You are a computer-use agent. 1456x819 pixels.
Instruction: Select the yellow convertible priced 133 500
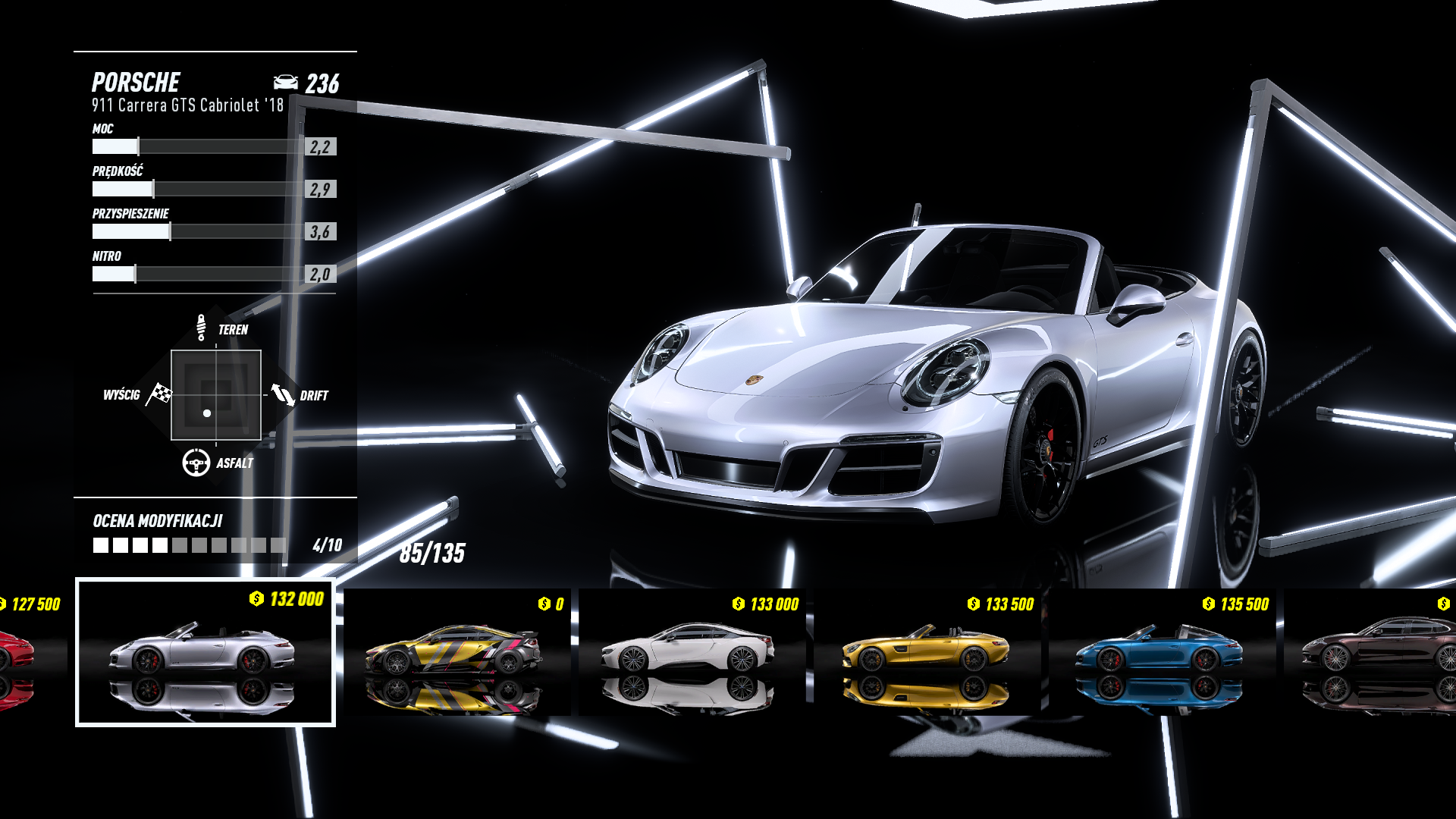927,652
